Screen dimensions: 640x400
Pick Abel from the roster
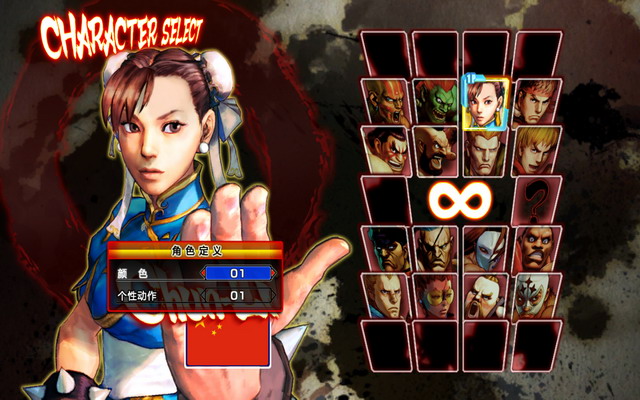pos(386,296)
